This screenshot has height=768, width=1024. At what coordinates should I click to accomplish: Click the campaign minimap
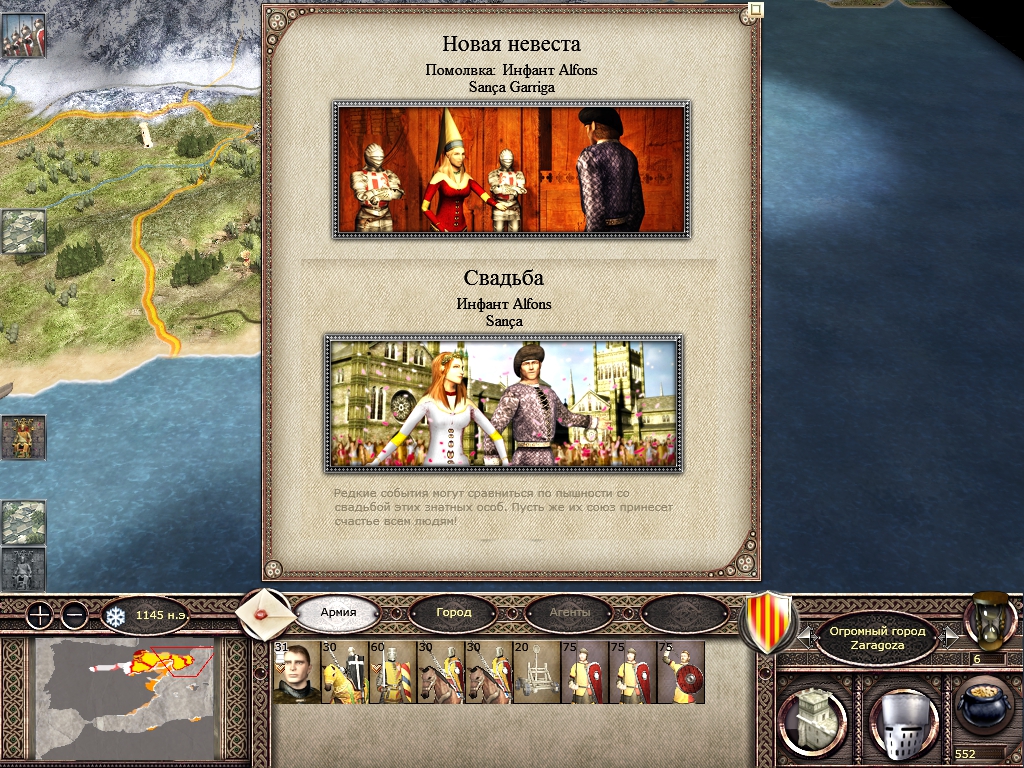tap(125, 698)
